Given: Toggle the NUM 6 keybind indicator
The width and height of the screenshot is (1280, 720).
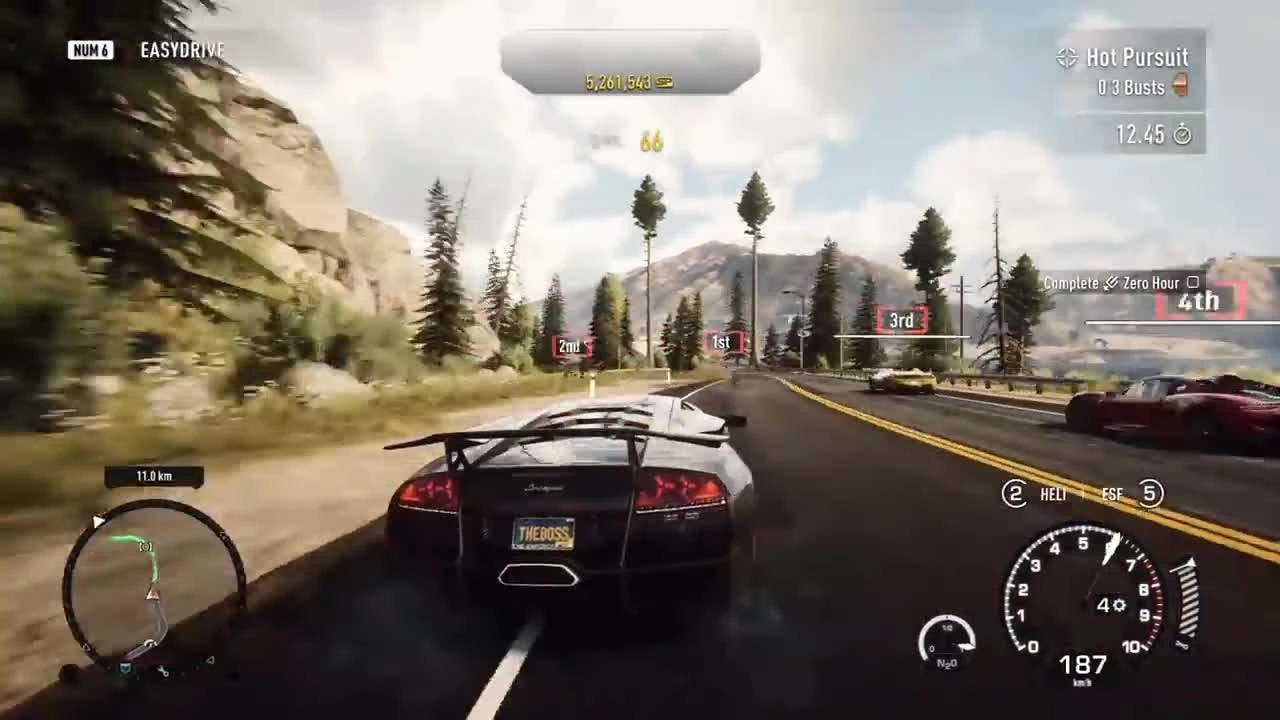Looking at the screenshot, I should [x=90, y=50].
